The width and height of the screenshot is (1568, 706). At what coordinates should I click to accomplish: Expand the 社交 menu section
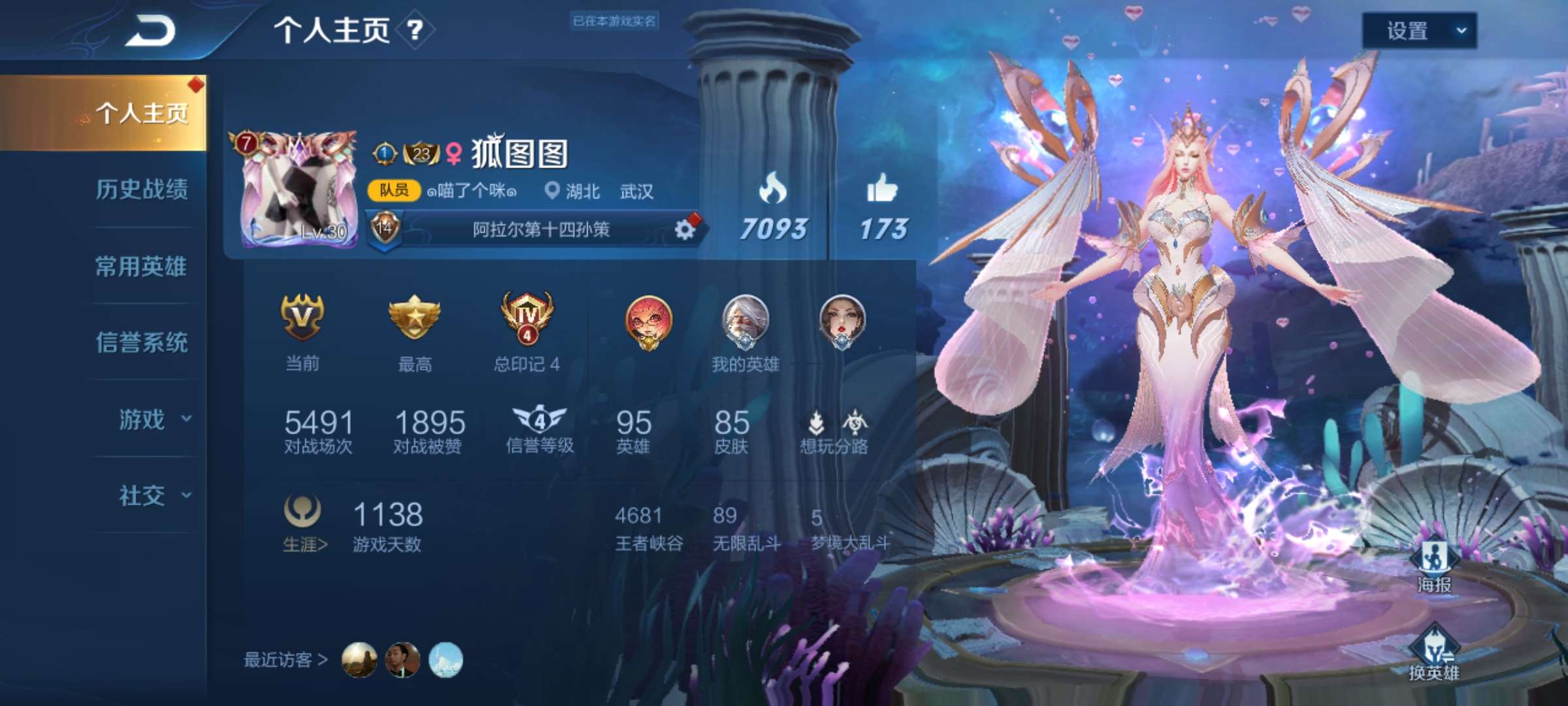pos(154,496)
